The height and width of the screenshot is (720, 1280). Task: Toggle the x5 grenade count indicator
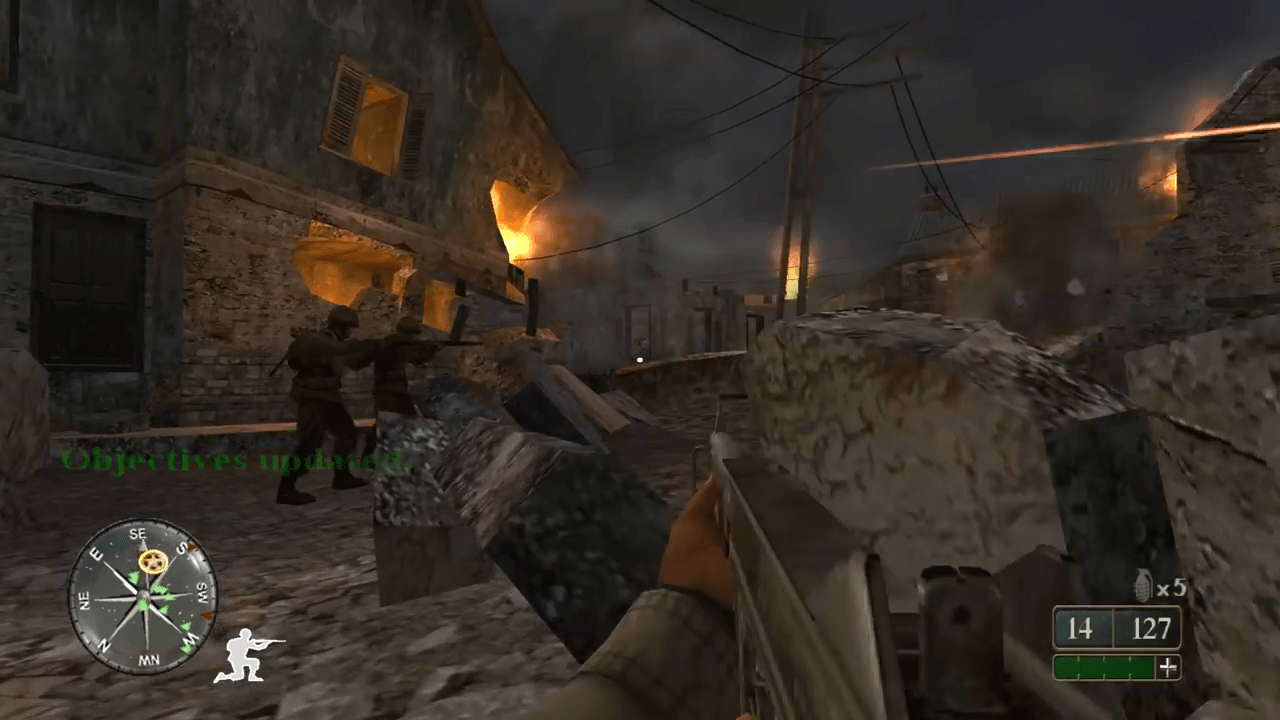[1169, 587]
